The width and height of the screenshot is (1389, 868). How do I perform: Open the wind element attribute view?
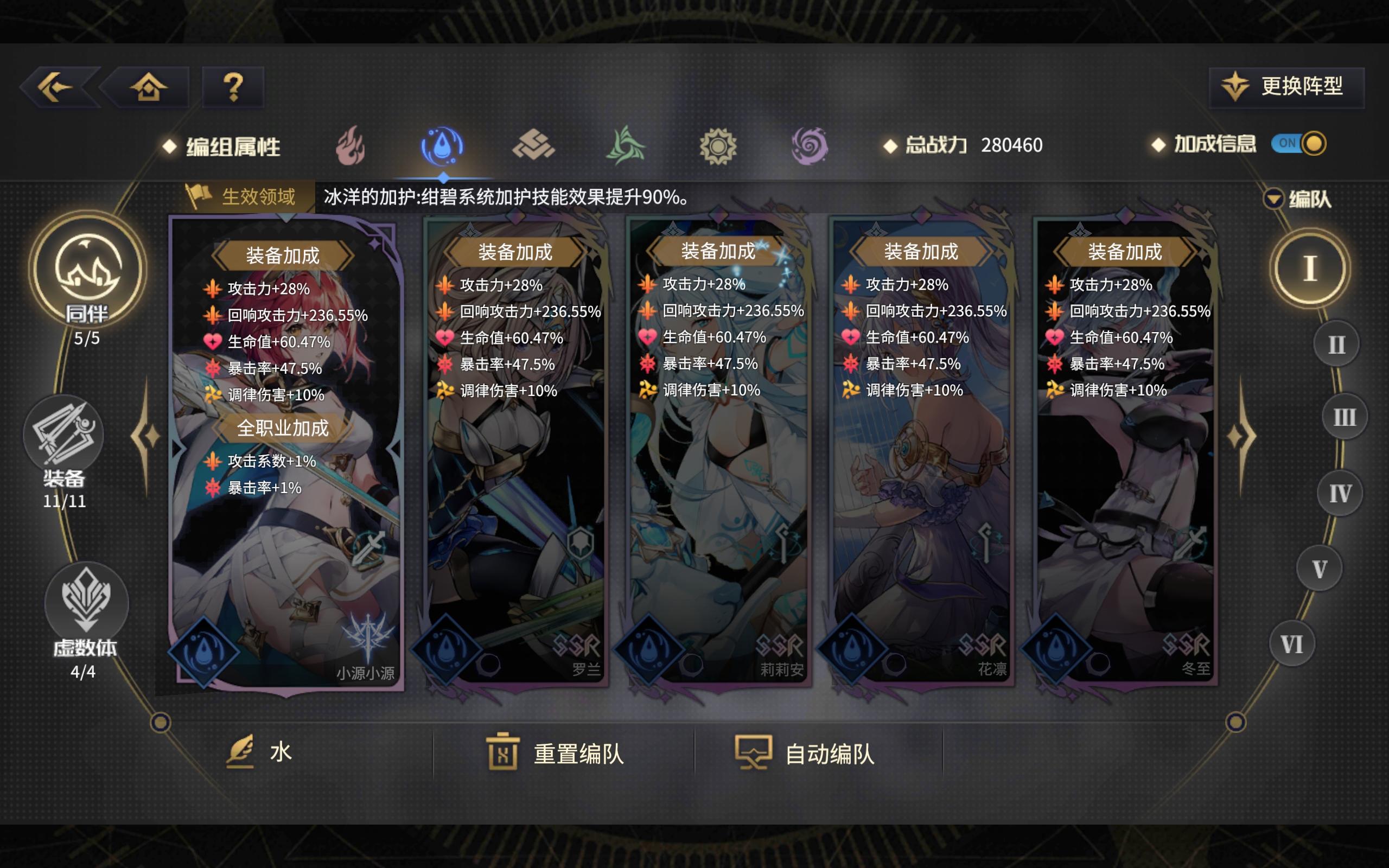click(626, 146)
